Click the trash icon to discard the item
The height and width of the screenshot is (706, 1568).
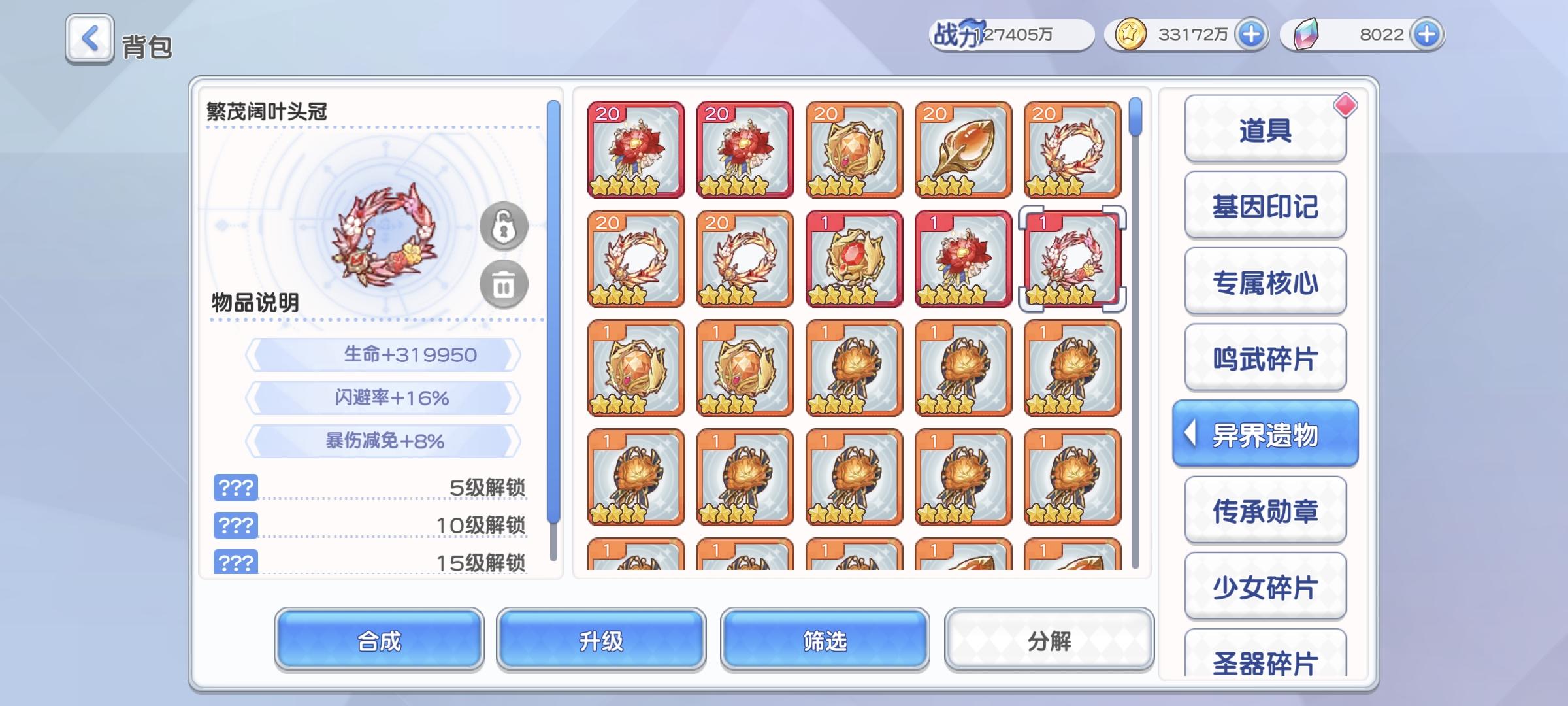click(x=502, y=284)
